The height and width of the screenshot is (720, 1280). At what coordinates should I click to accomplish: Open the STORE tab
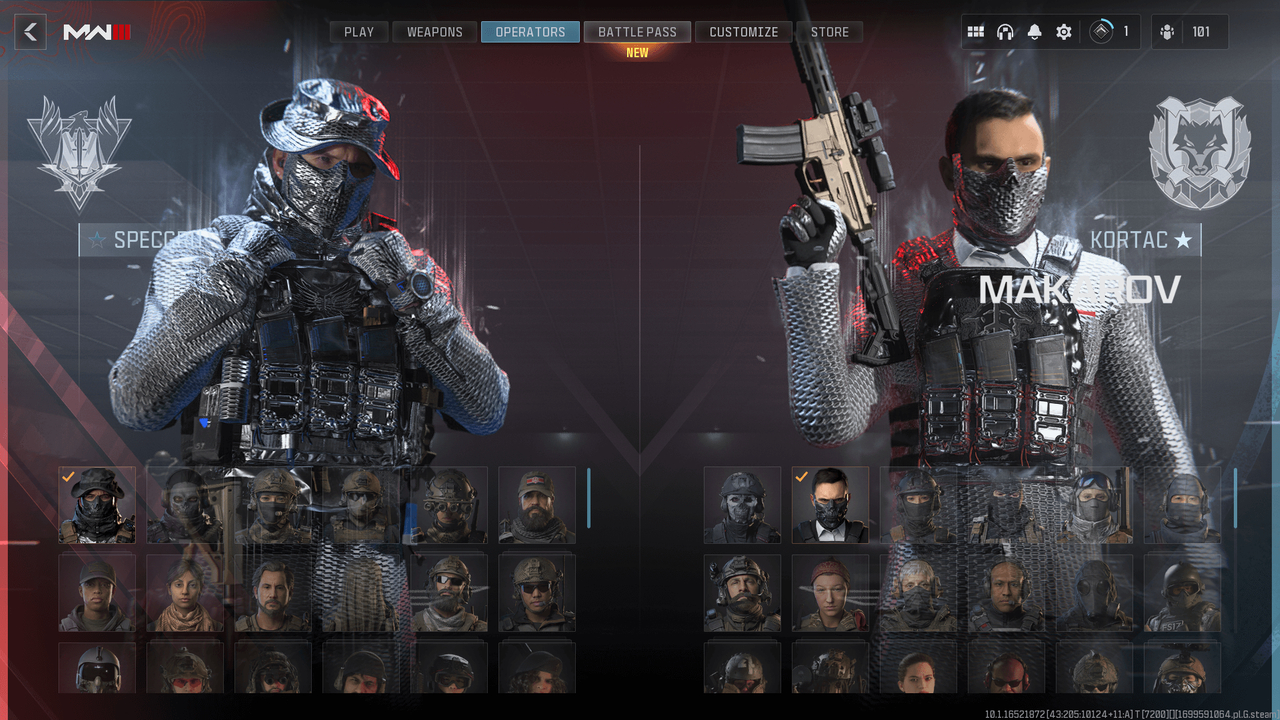[829, 31]
